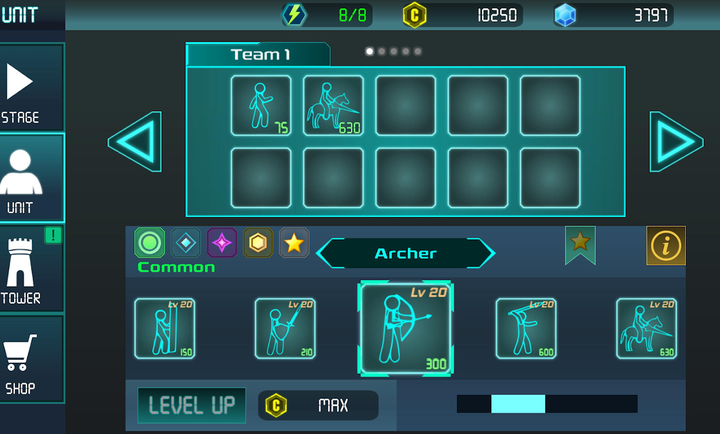
Task: Click the green star ribbon badge
Action: 579,244
